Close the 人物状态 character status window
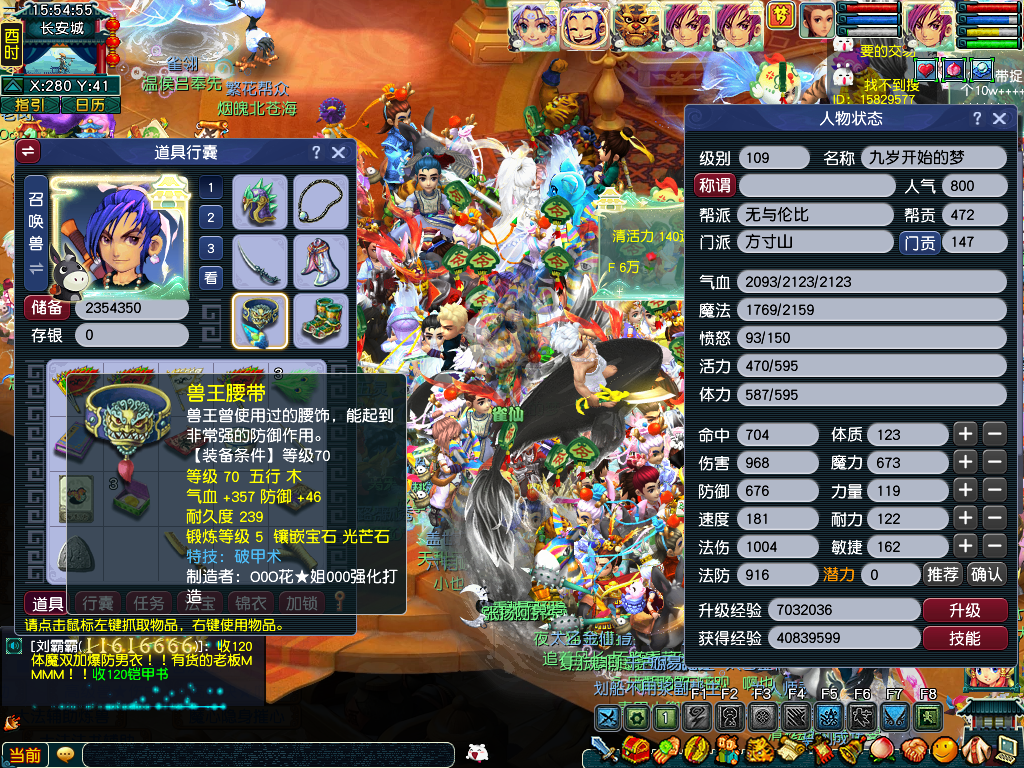 click(x=999, y=119)
